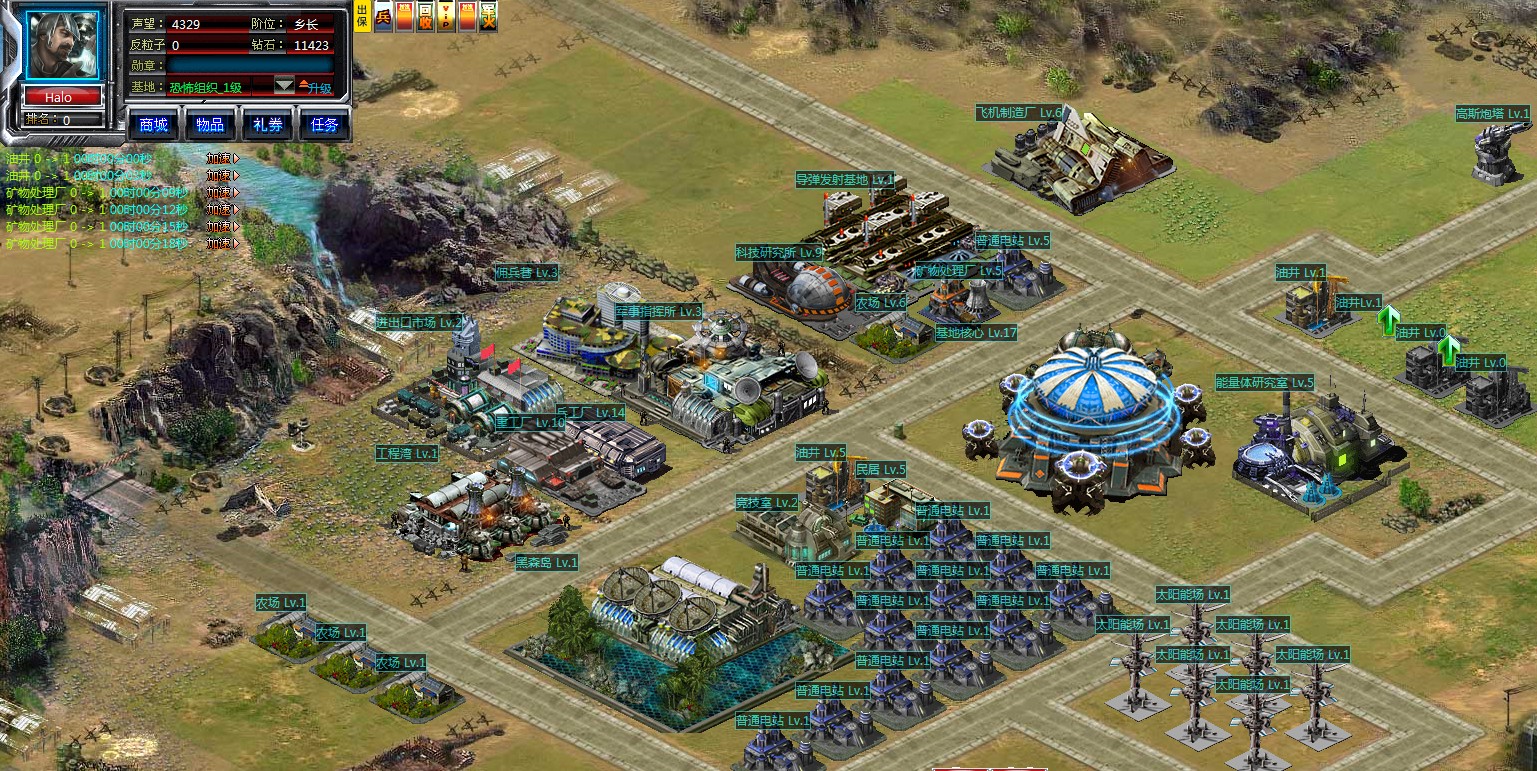Viewport: 1537px width, 771px height.
Task: Select the 飞机制造厂 Lv.6 building label
Action: (1019, 113)
